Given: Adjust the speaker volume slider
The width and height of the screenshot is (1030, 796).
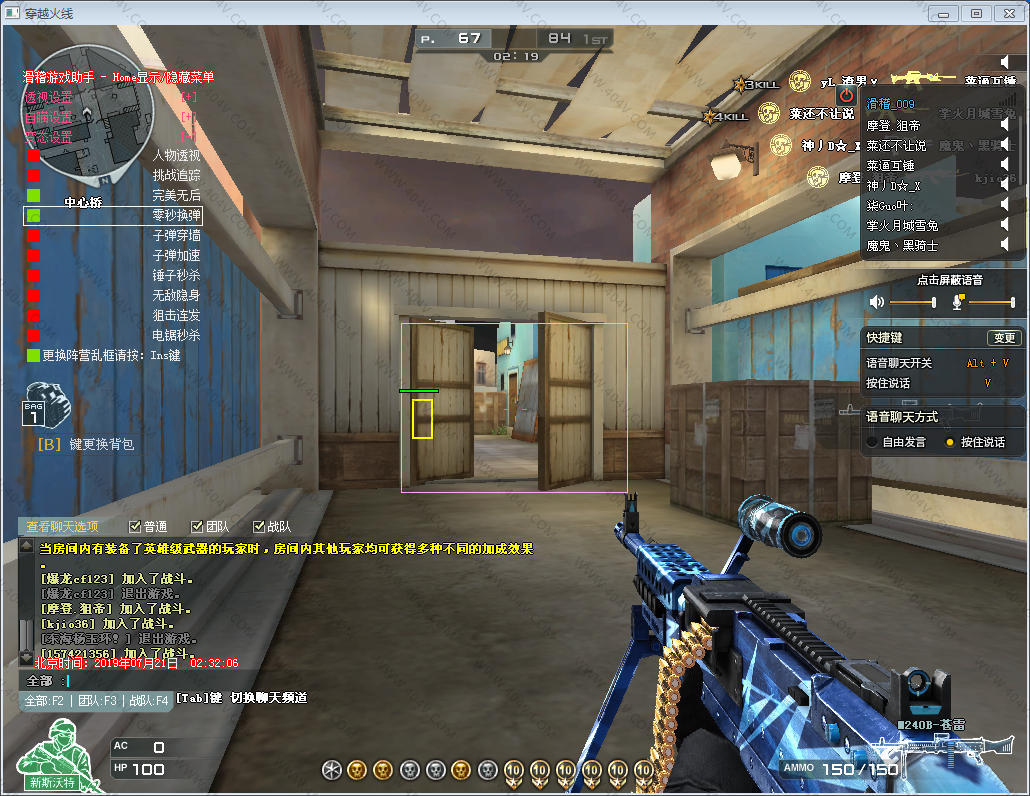Looking at the screenshot, I should click(912, 302).
